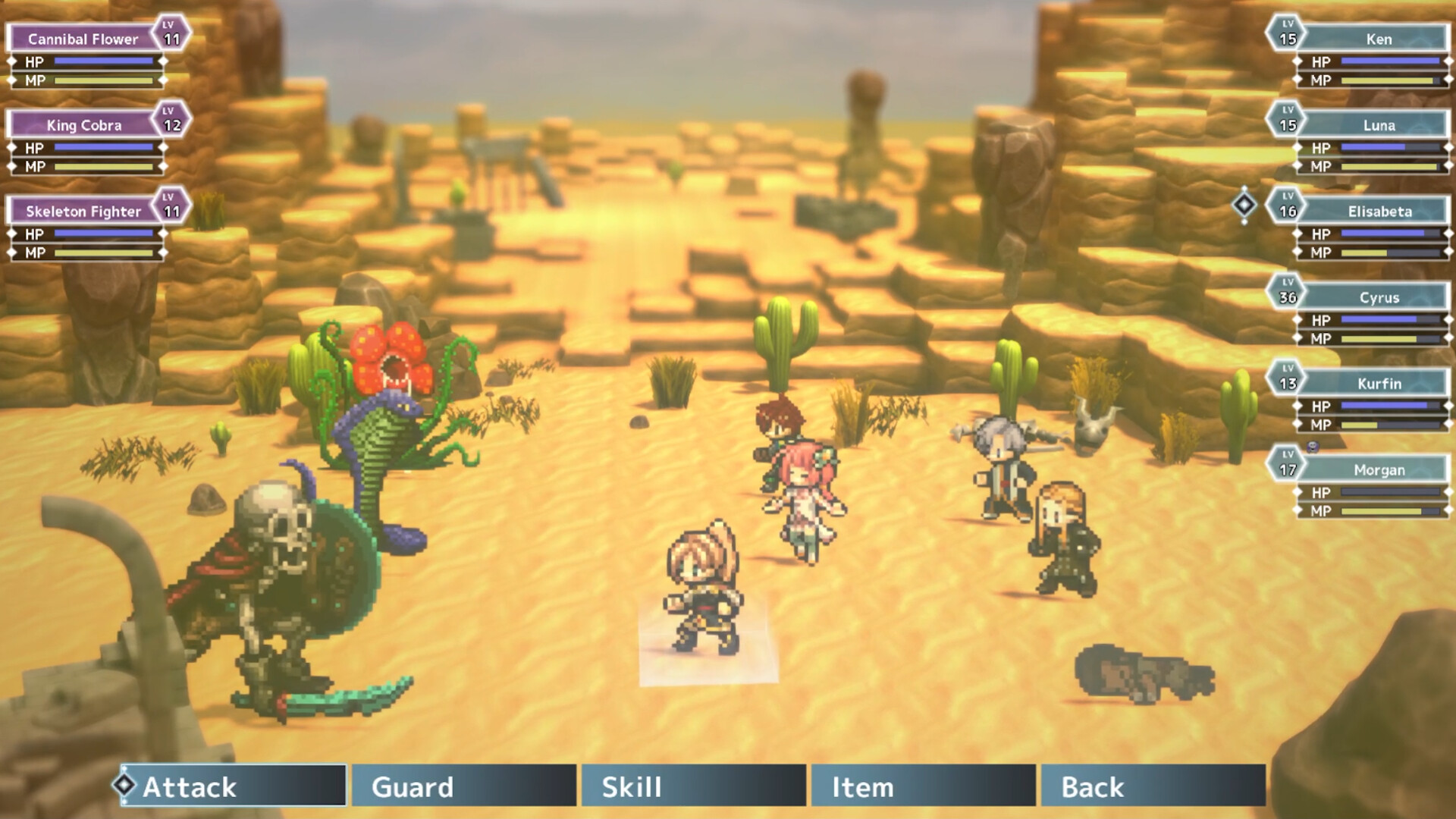
Task: Click Ken's level 15 hexagon badge
Action: coord(1288,34)
